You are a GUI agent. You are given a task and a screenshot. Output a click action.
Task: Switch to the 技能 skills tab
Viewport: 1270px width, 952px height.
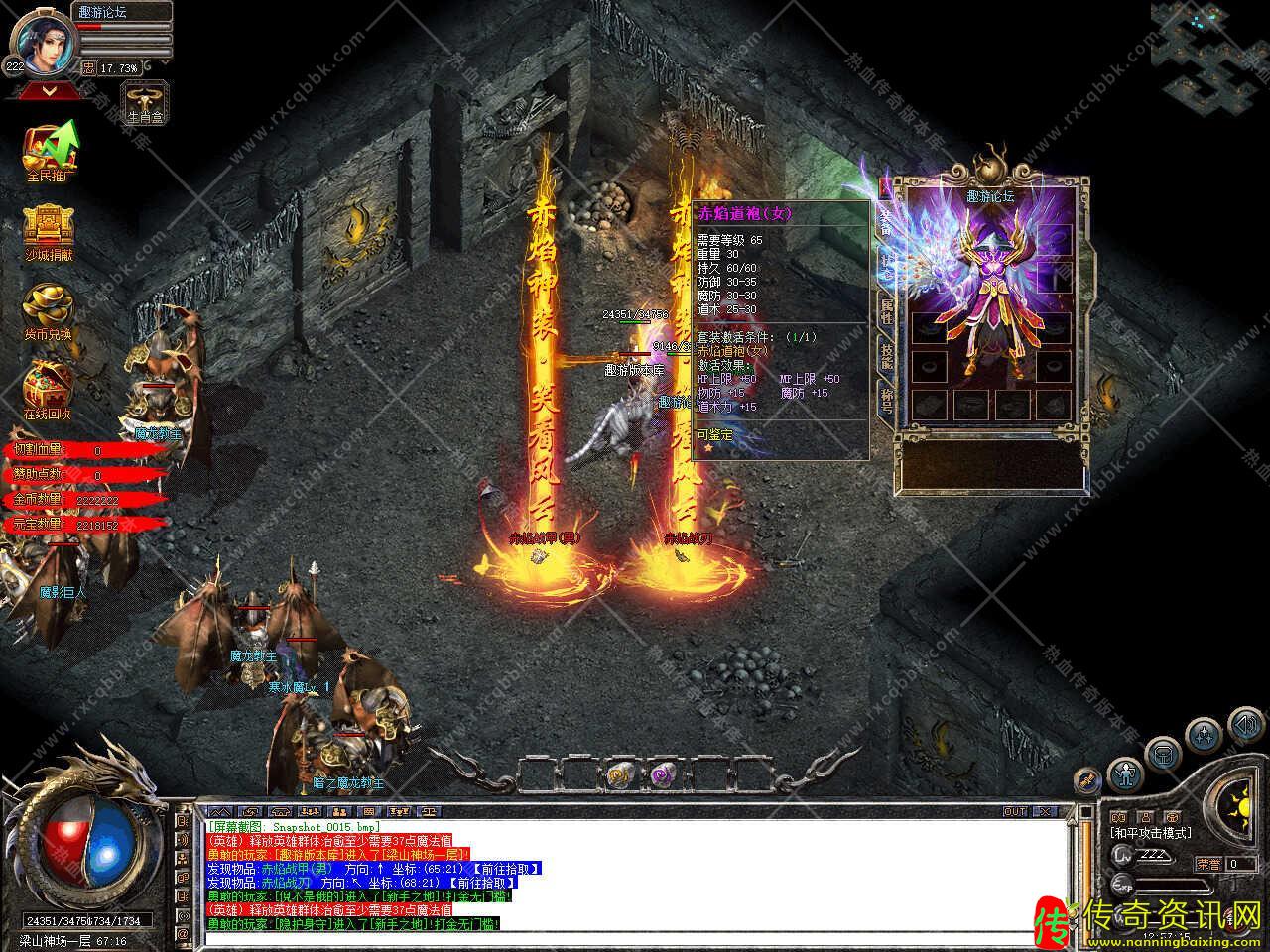[886, 354]
